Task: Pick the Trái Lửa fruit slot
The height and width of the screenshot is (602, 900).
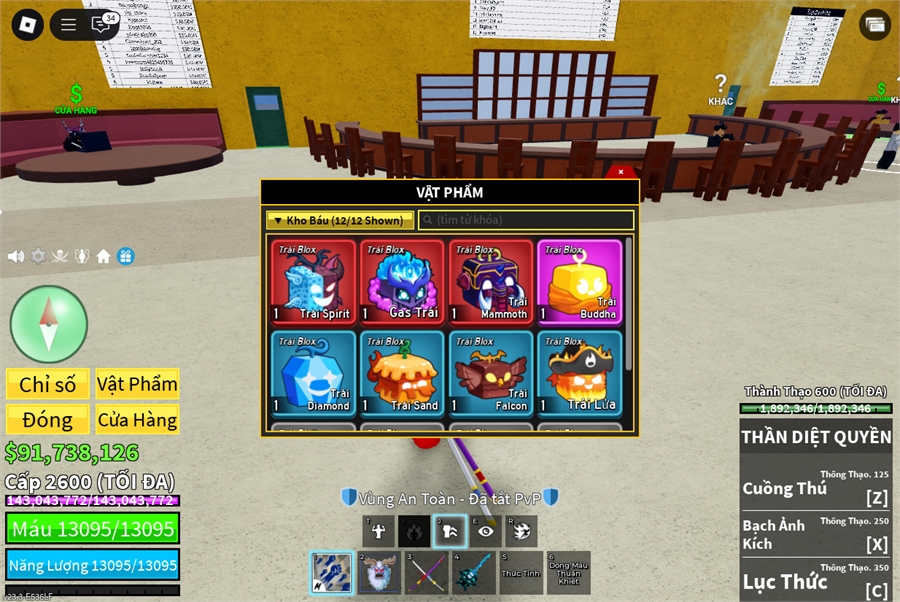Action: (579, 374)
